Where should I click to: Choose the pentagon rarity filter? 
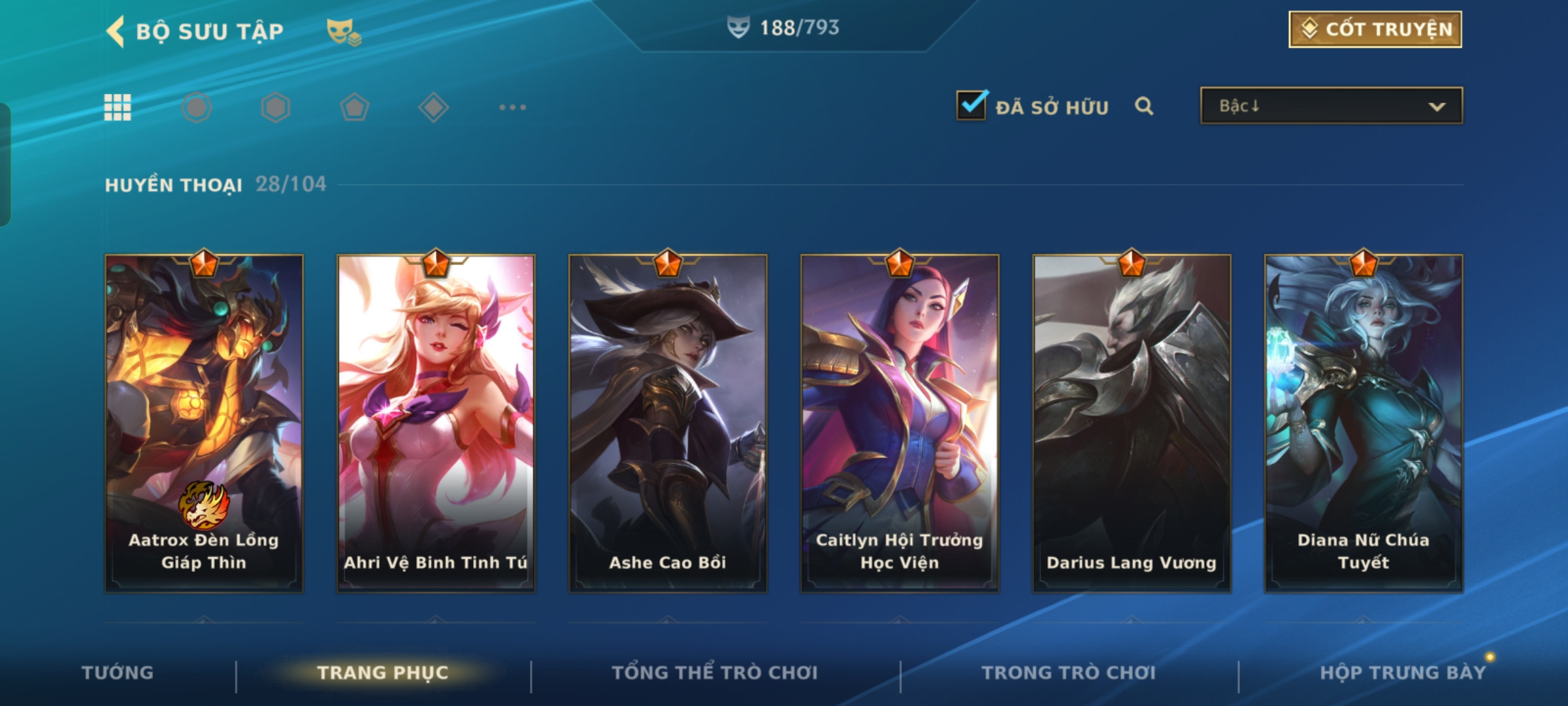(355, 107)
